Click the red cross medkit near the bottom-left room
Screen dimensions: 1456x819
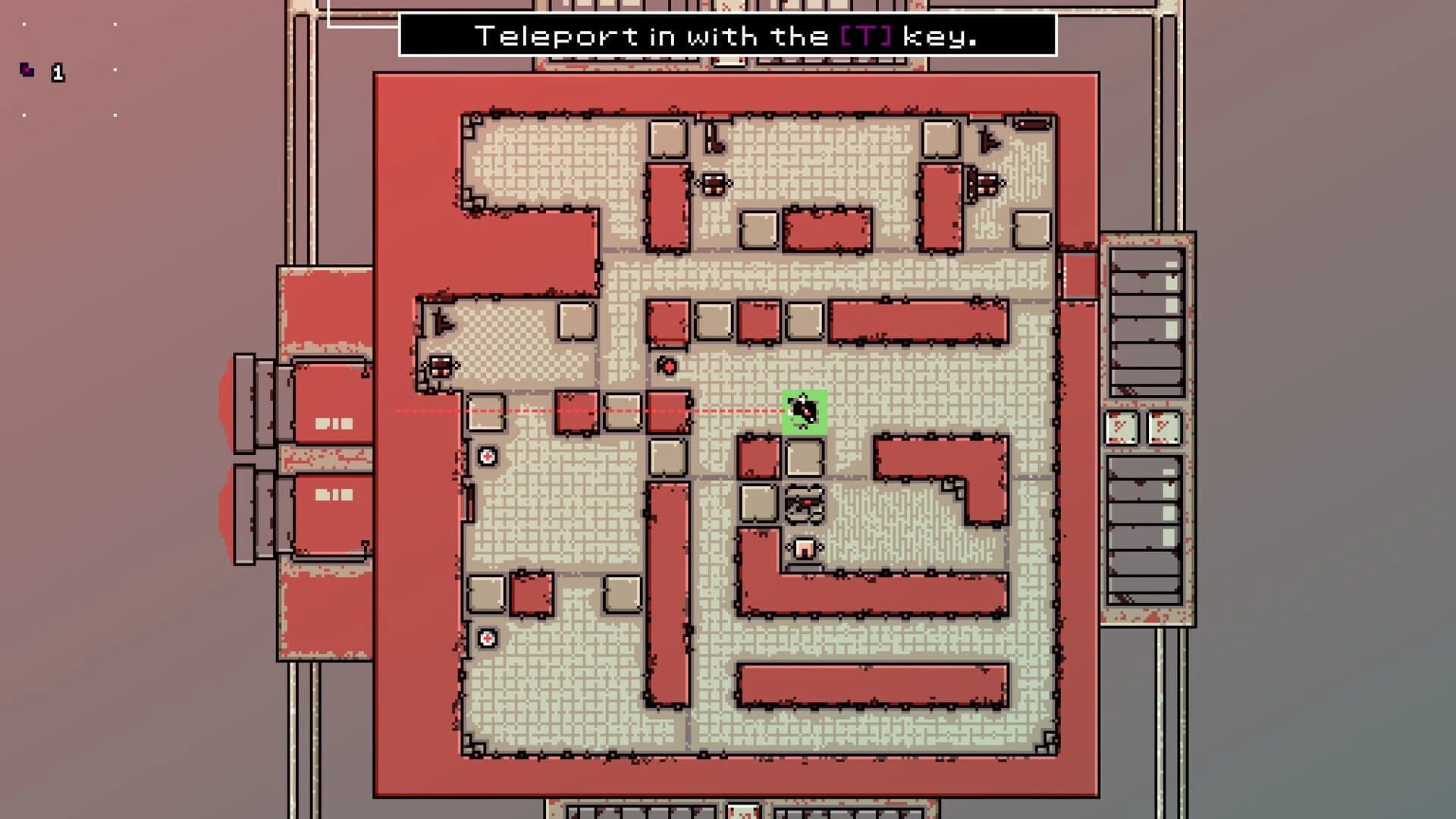tap(487, 638)
